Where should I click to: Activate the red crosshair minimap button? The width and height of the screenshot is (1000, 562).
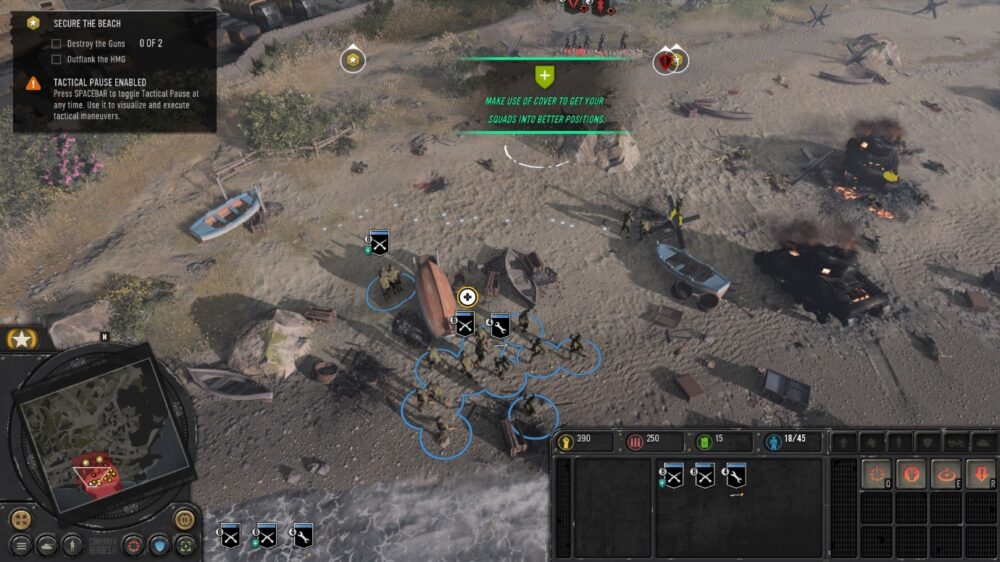click(134, 545)
